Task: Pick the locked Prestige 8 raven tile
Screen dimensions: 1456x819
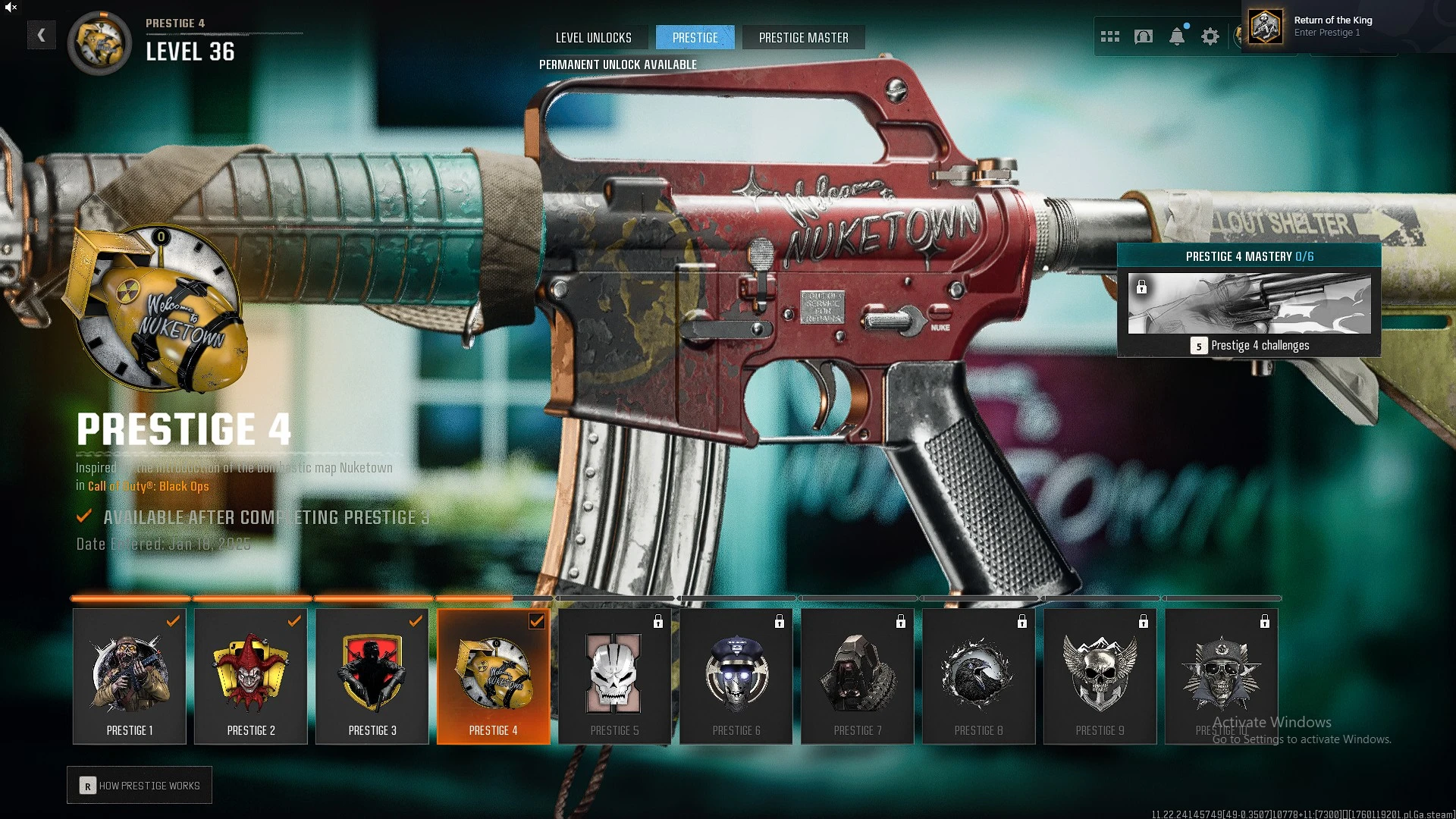Action: pos(979,676)
